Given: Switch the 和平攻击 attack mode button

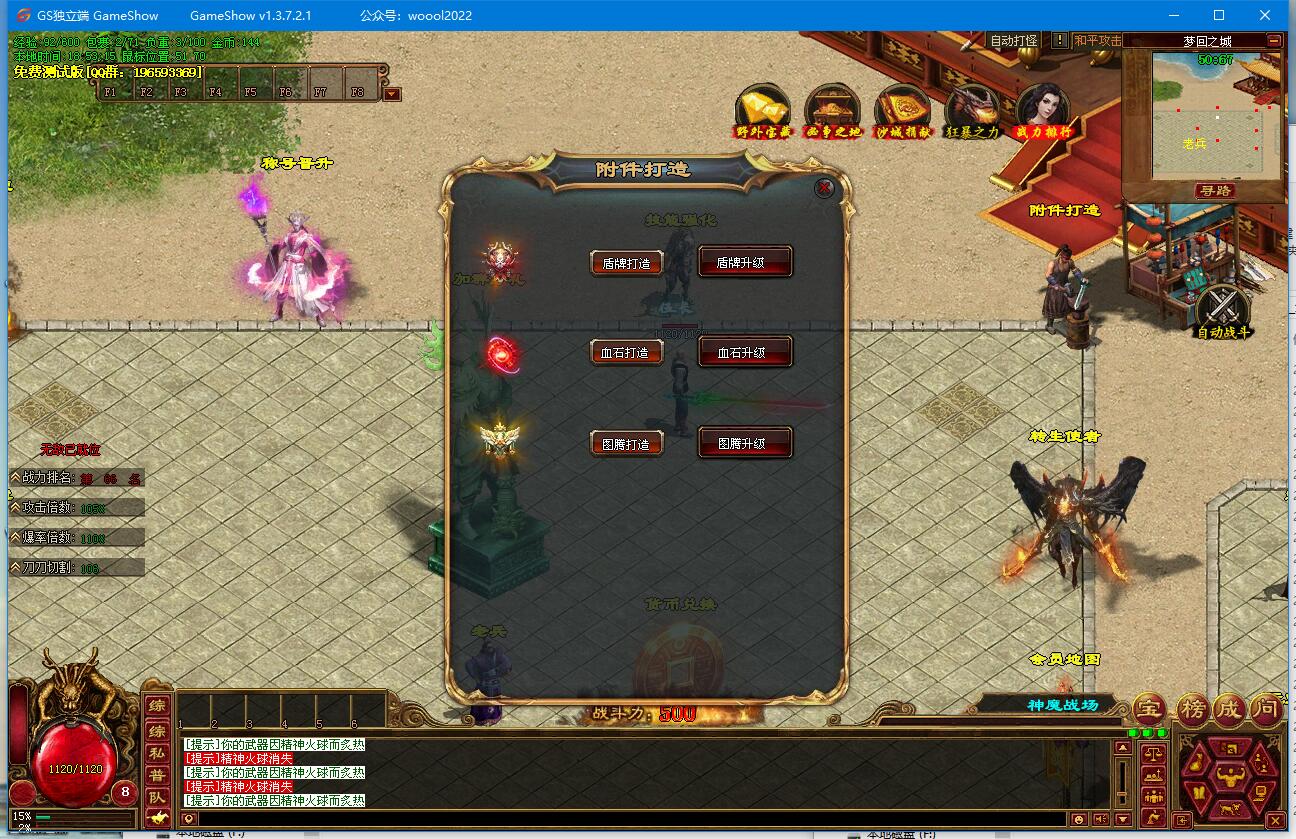Looking at the screenshot, I should click(x=1097, y=41).
